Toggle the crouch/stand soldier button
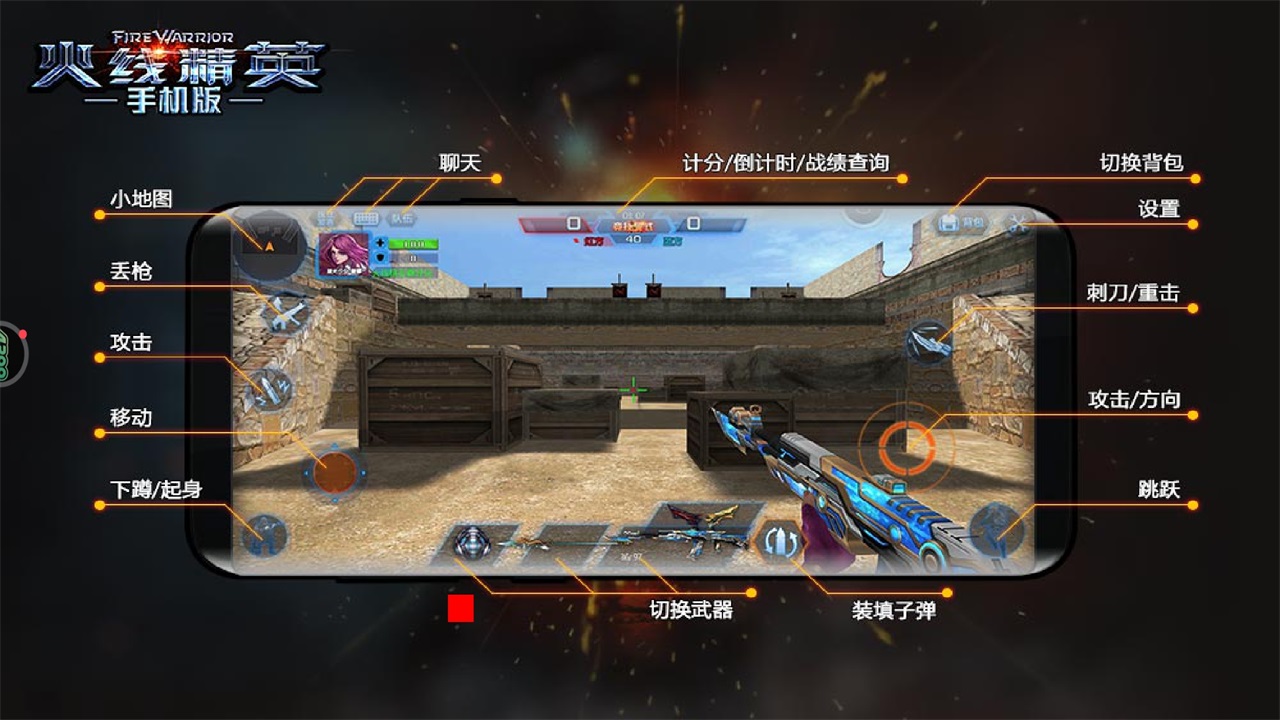Image resolution: width=1280 pixels, height=720 pixels. [x=265, y=537]
